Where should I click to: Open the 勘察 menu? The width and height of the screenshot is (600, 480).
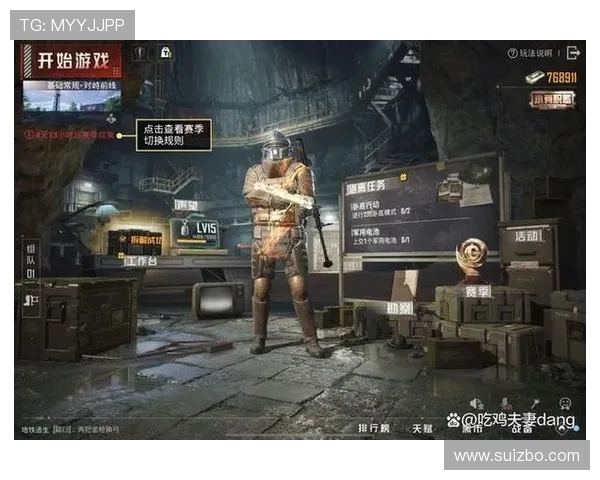(400, 308)
